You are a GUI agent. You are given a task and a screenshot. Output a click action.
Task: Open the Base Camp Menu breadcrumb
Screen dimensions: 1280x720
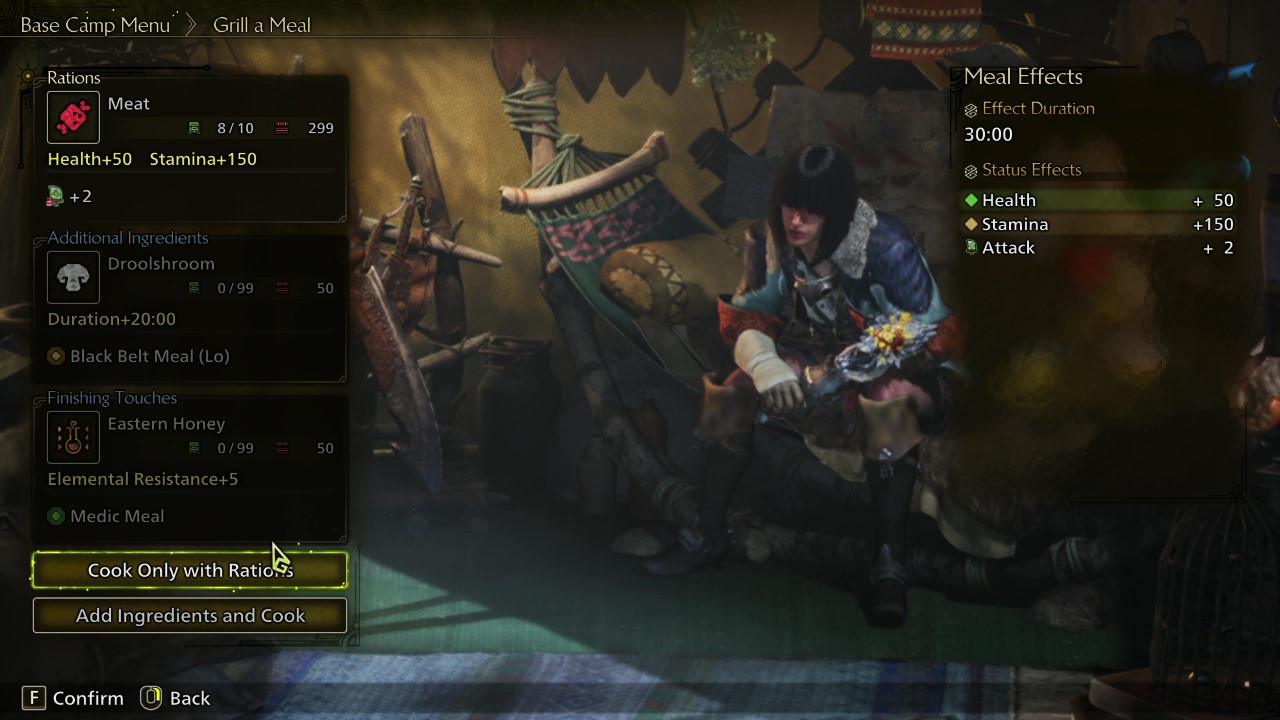point(95,24)
